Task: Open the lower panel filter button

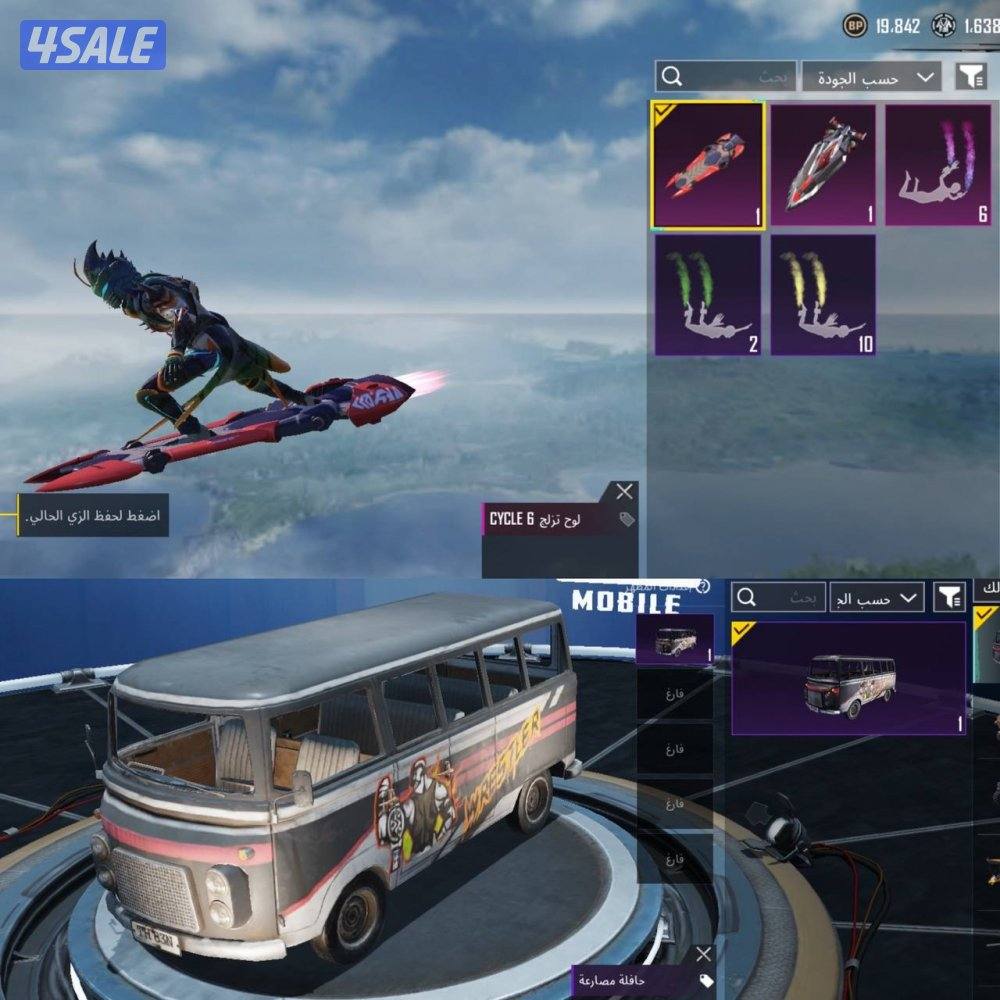Action: [948, 598]
